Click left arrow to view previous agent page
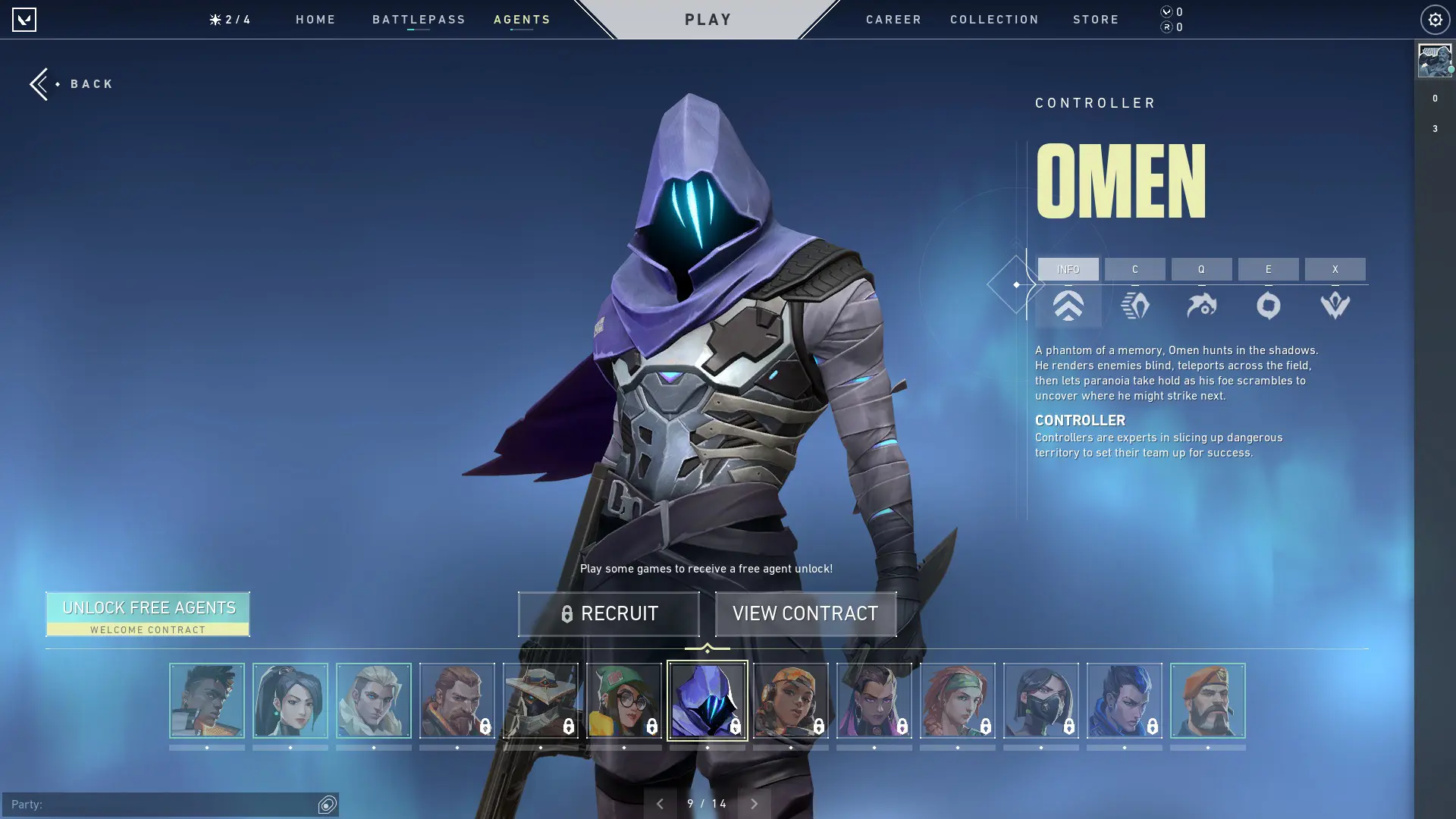1456x819 pixels. tap(661, 802)
